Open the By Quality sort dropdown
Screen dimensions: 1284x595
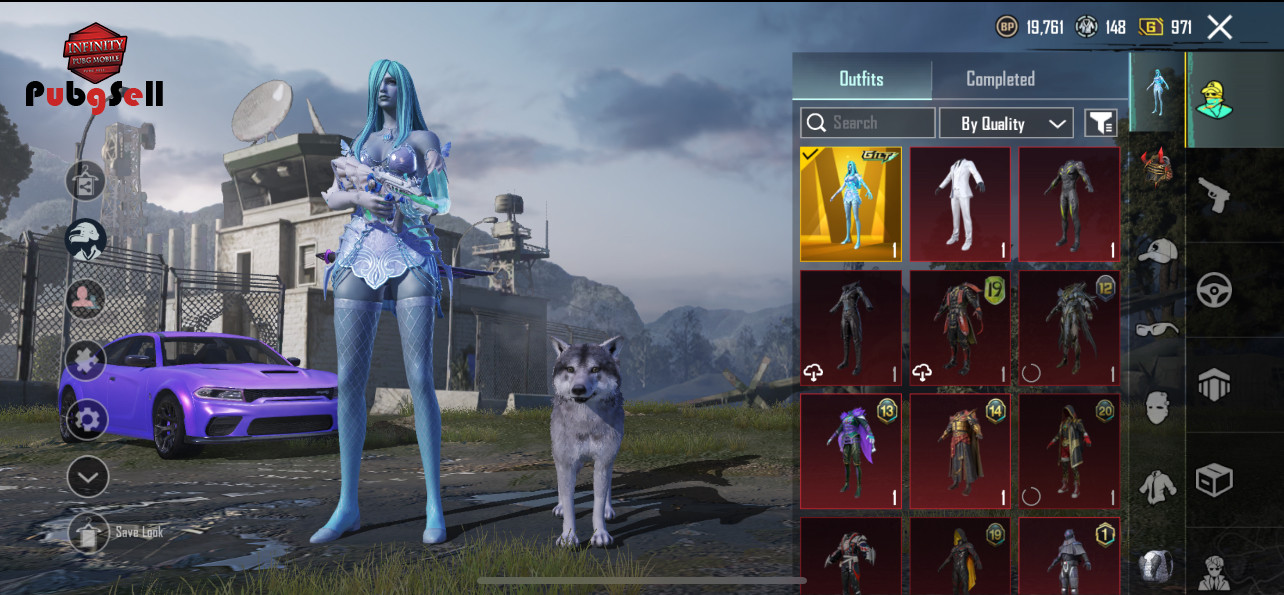1006,123
